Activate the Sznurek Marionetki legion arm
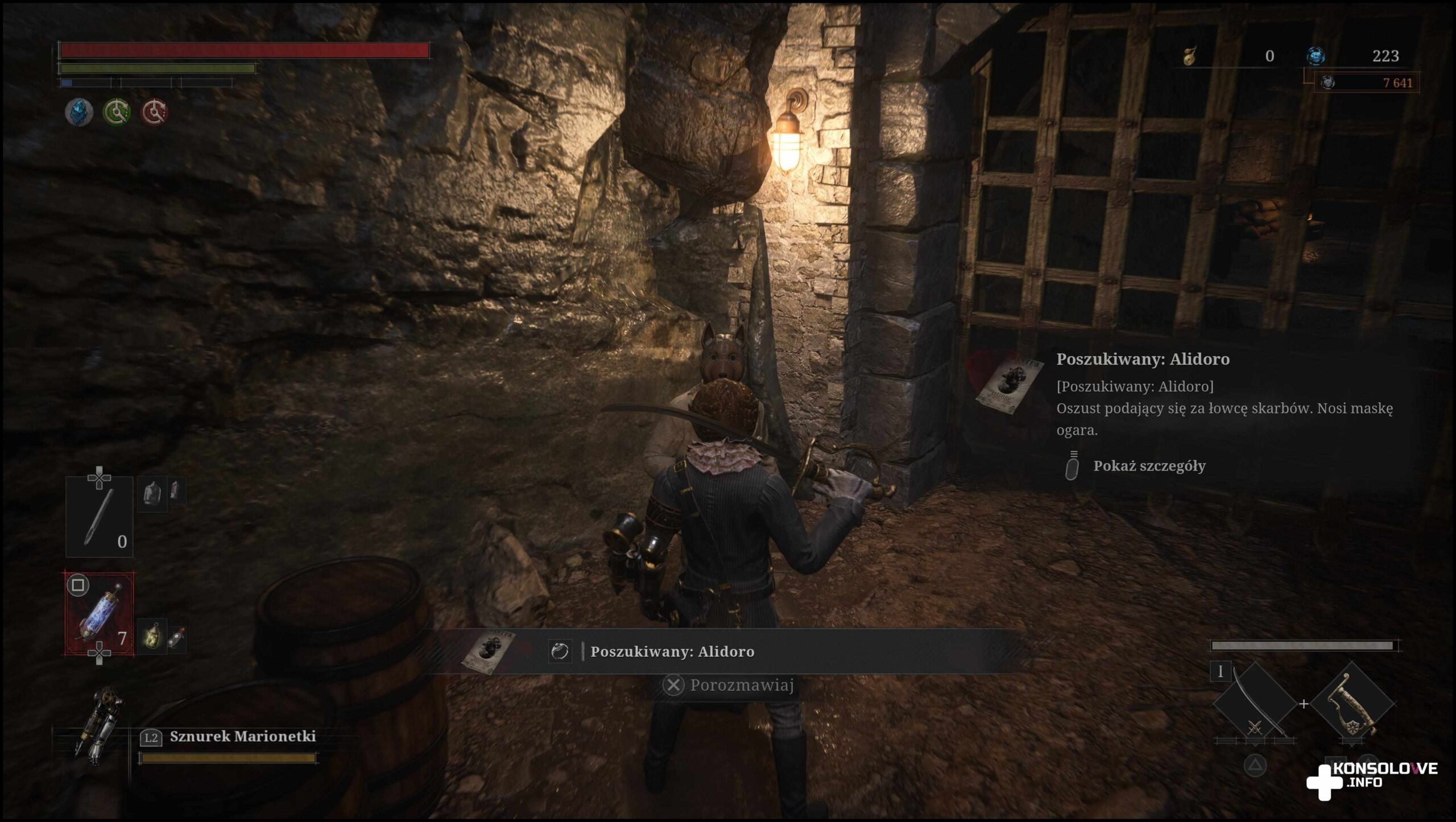The width and height of the screenshot is (1456, 822). (x=242, y=737)
